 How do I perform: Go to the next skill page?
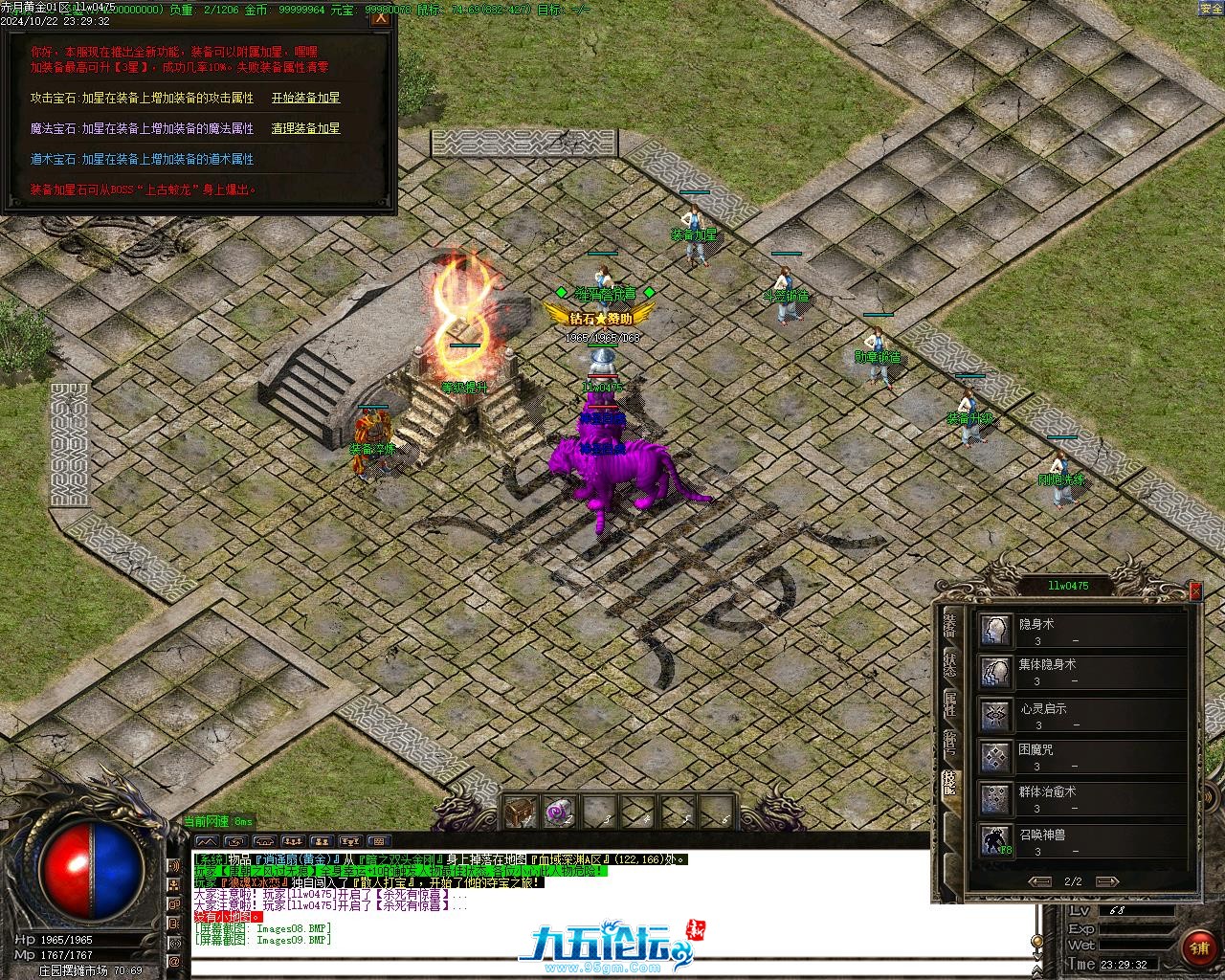tap(1106, 881)
